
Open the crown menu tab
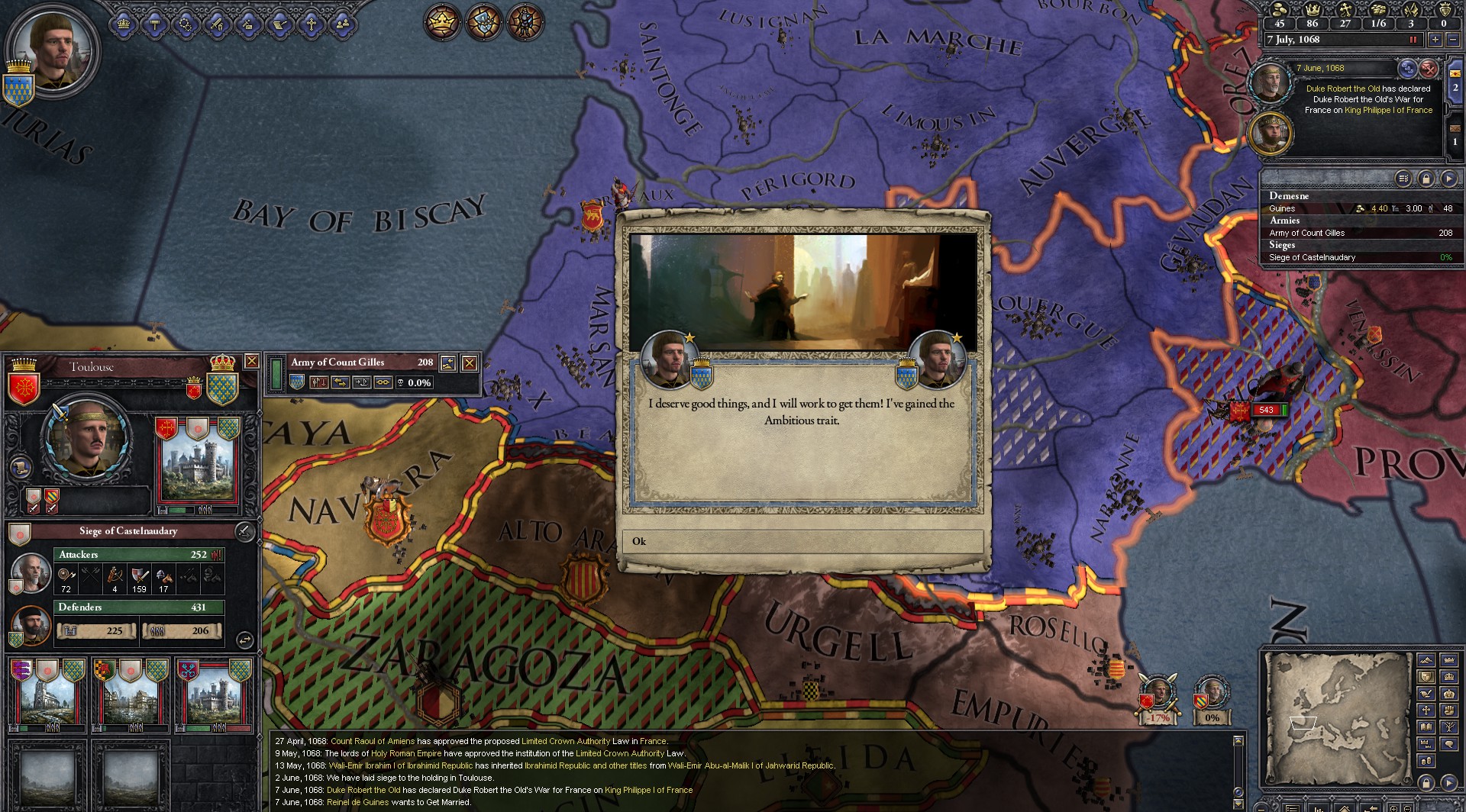(123, 24)
